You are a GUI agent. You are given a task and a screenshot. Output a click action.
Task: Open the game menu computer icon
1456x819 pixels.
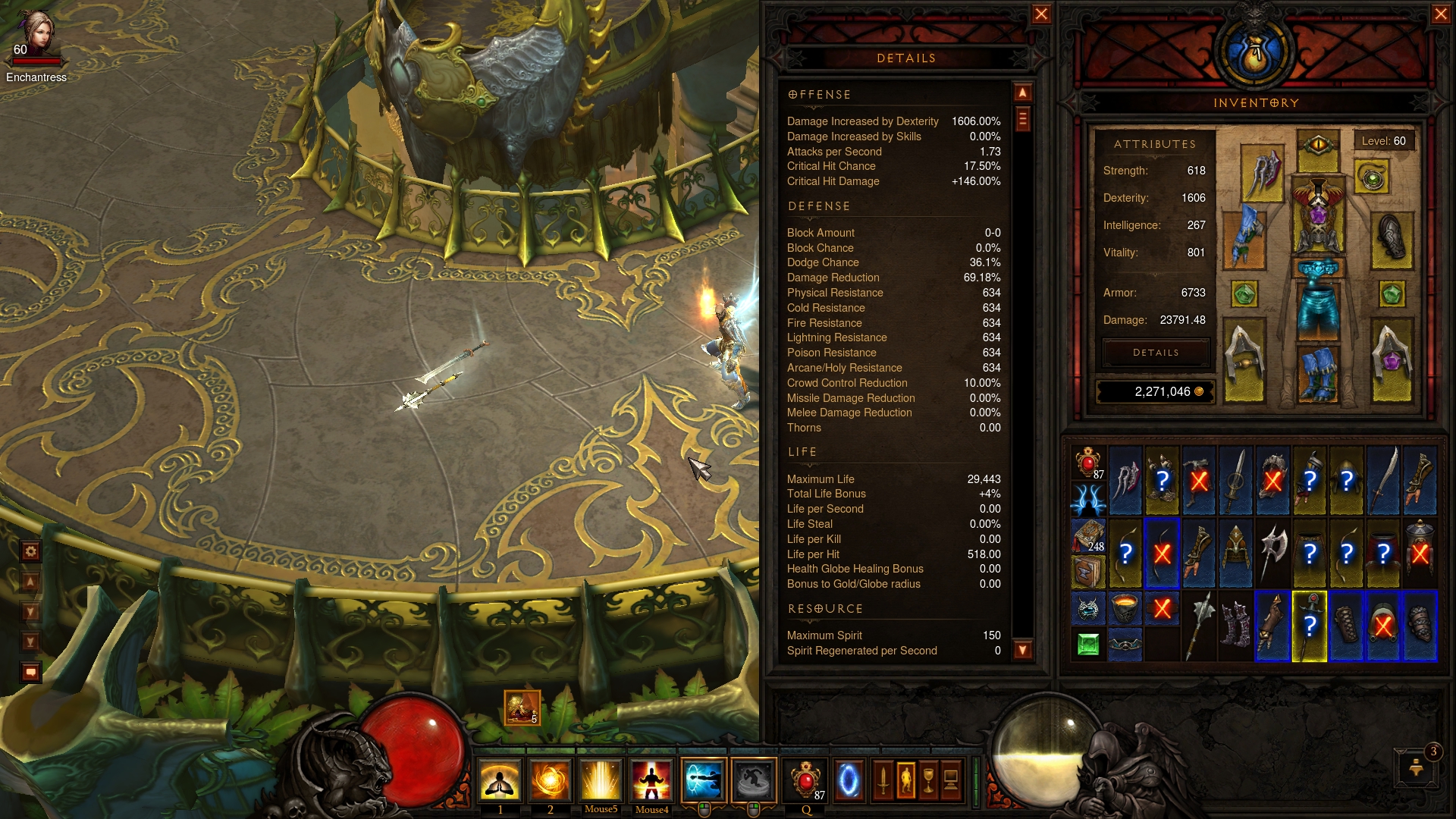coord(951,780)
